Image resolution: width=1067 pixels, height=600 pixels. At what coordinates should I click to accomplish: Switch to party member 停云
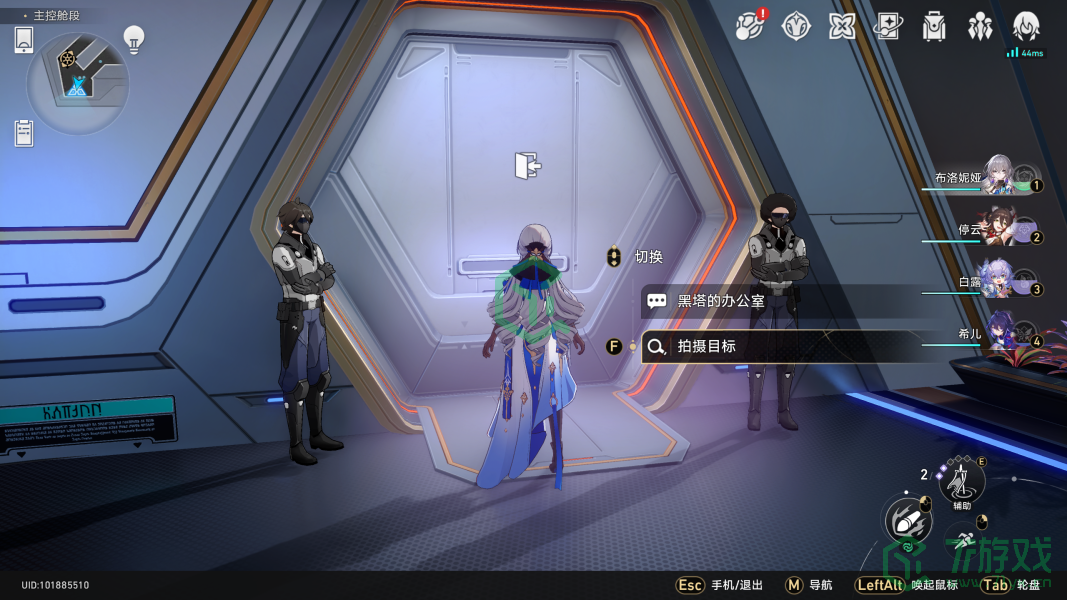coord(997,229)
